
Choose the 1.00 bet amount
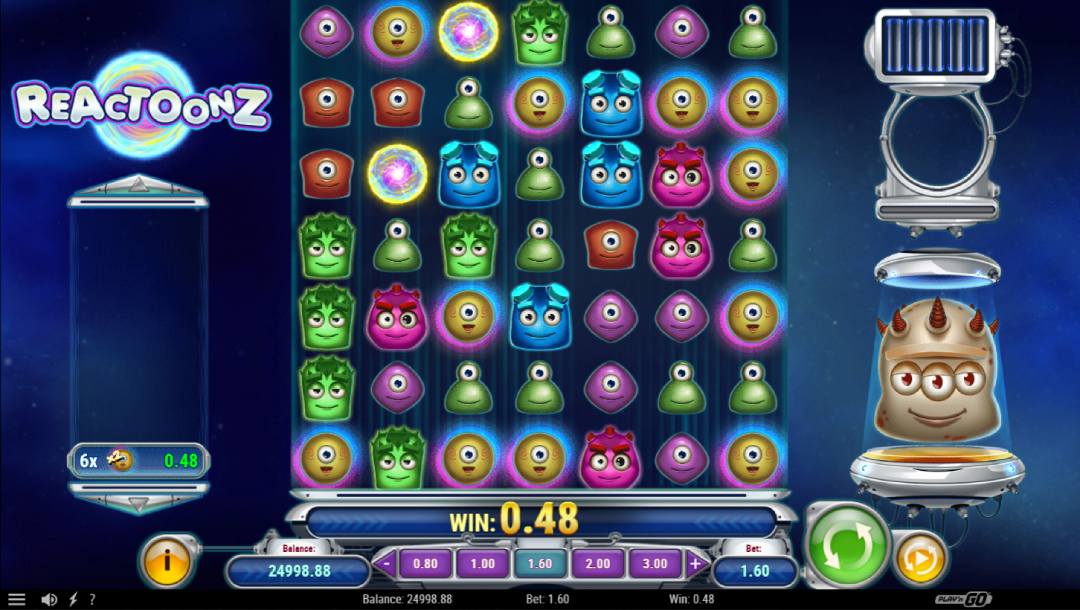(482, 564)
